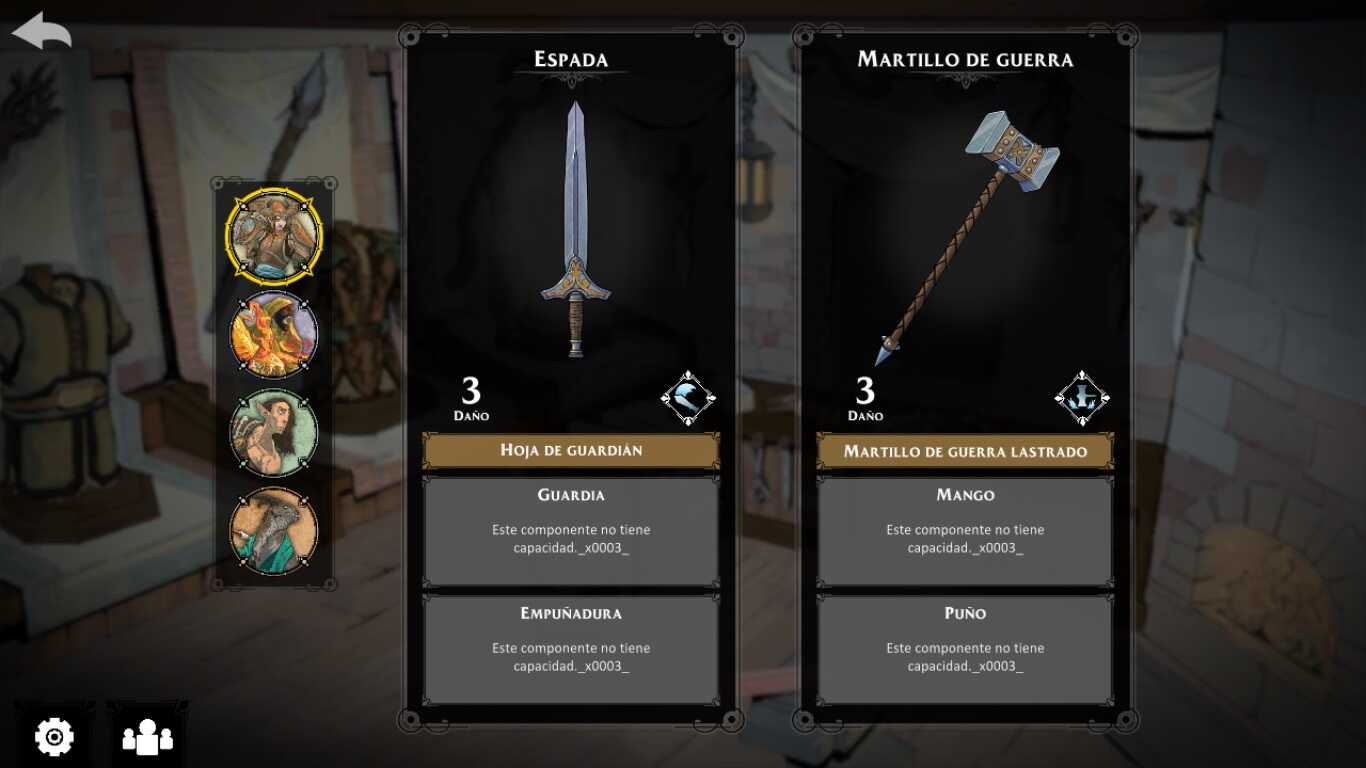The image size is (1366, 768).
Task: Select the lizard character portrait
Action: [x=273, y=531]
